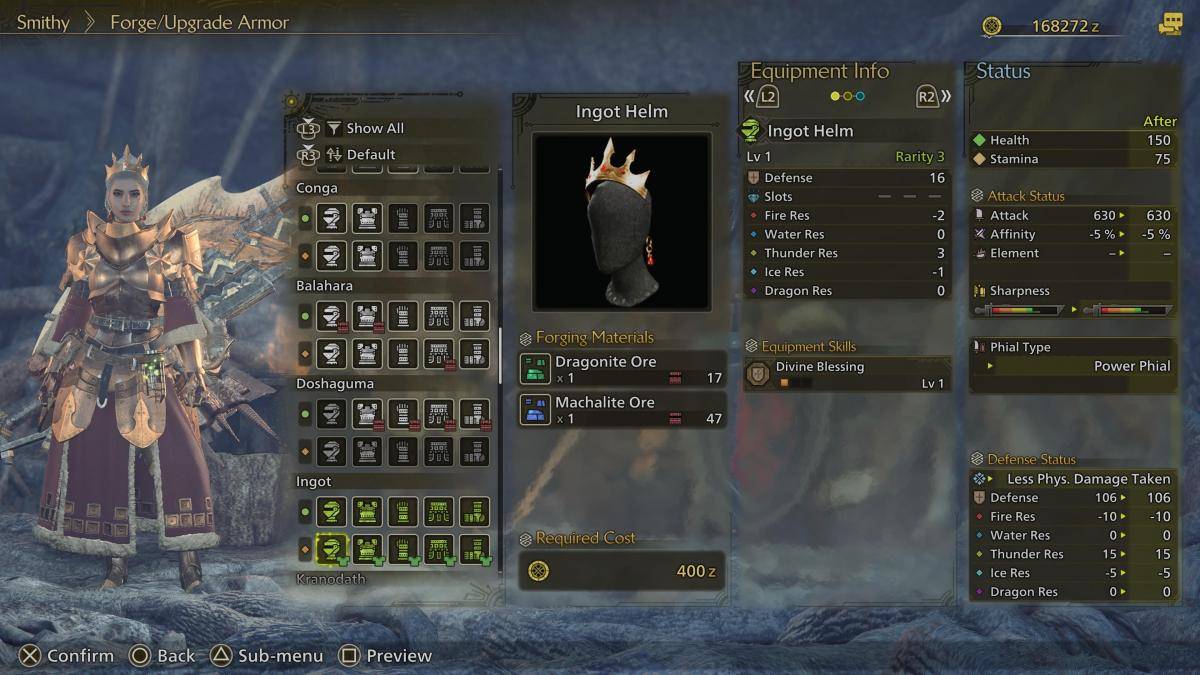Click the Ingot Helm preview image
Screen dimensions: 1200x675
click(x=621, y=221)
